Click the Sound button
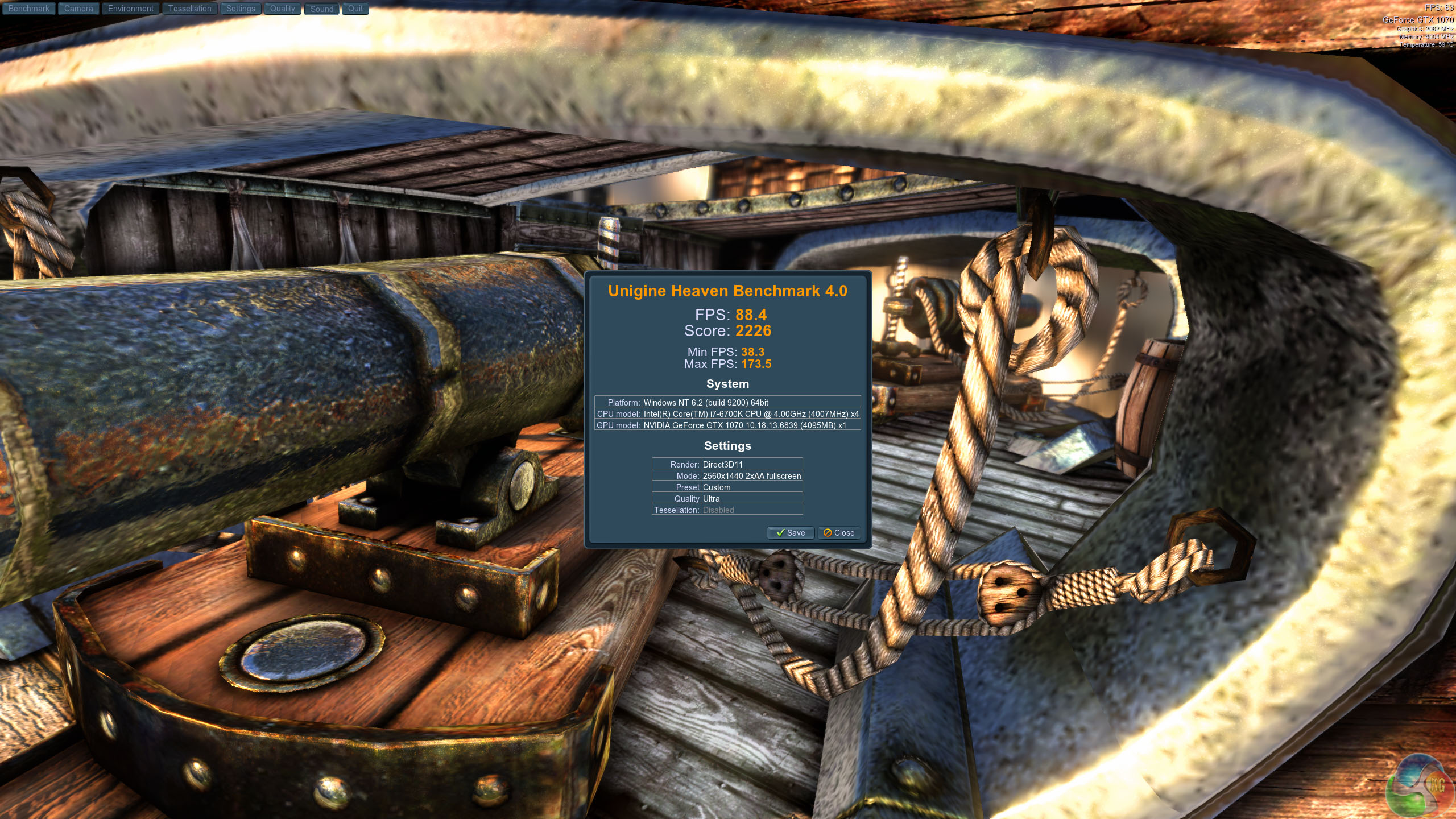1456x819 pixels. pos(322,9)
